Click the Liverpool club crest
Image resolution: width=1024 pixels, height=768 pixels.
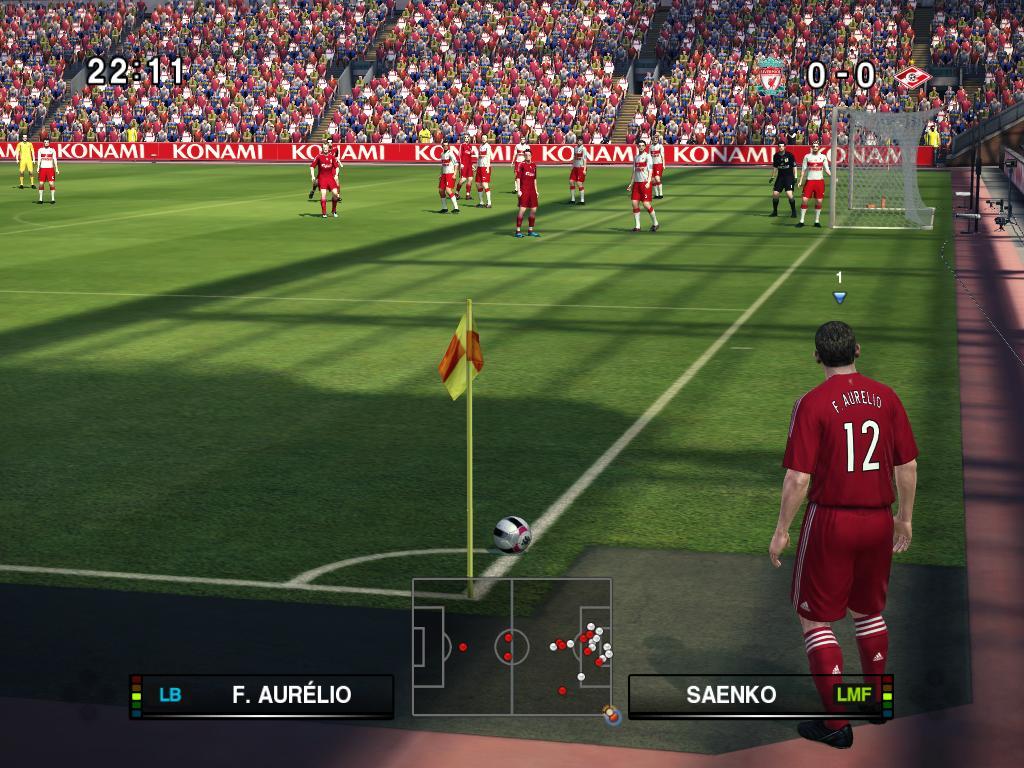[x=770, y=76]
